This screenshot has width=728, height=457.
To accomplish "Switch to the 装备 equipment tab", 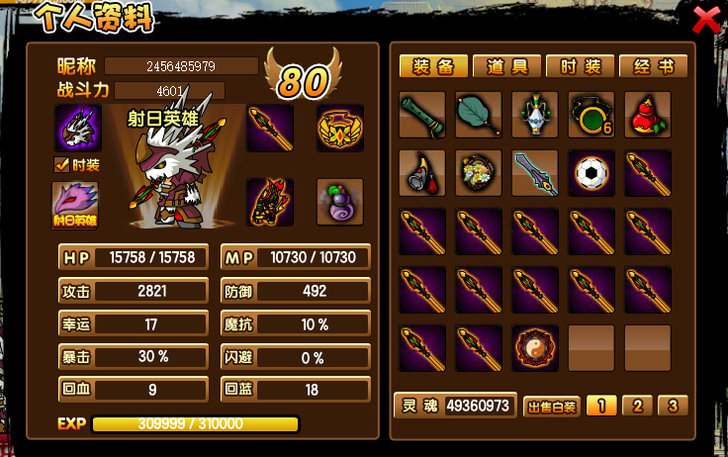I will (434, 67).
